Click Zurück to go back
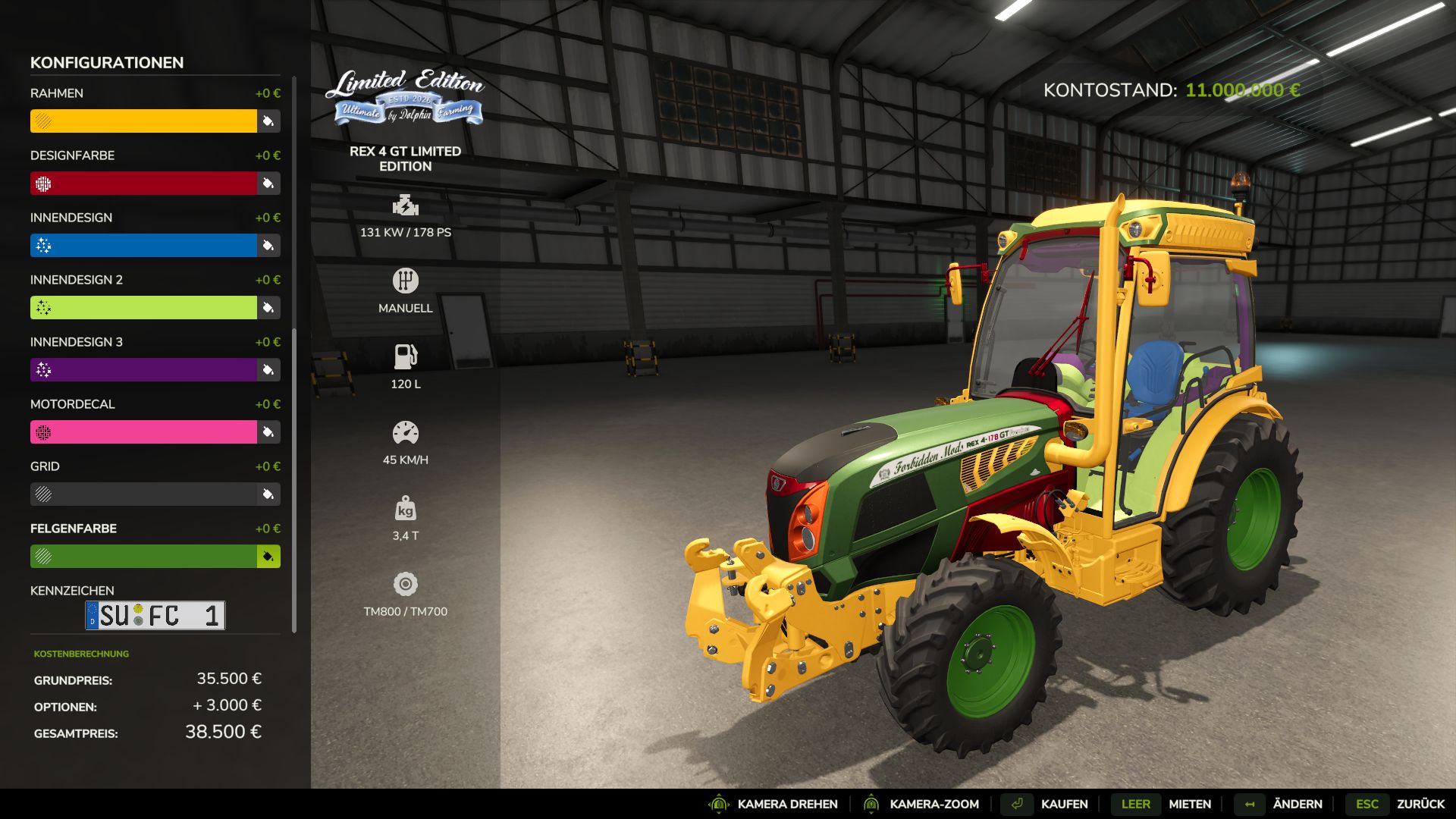The height and width of the screenshot is (819, 1456). tap(1421, 804)
